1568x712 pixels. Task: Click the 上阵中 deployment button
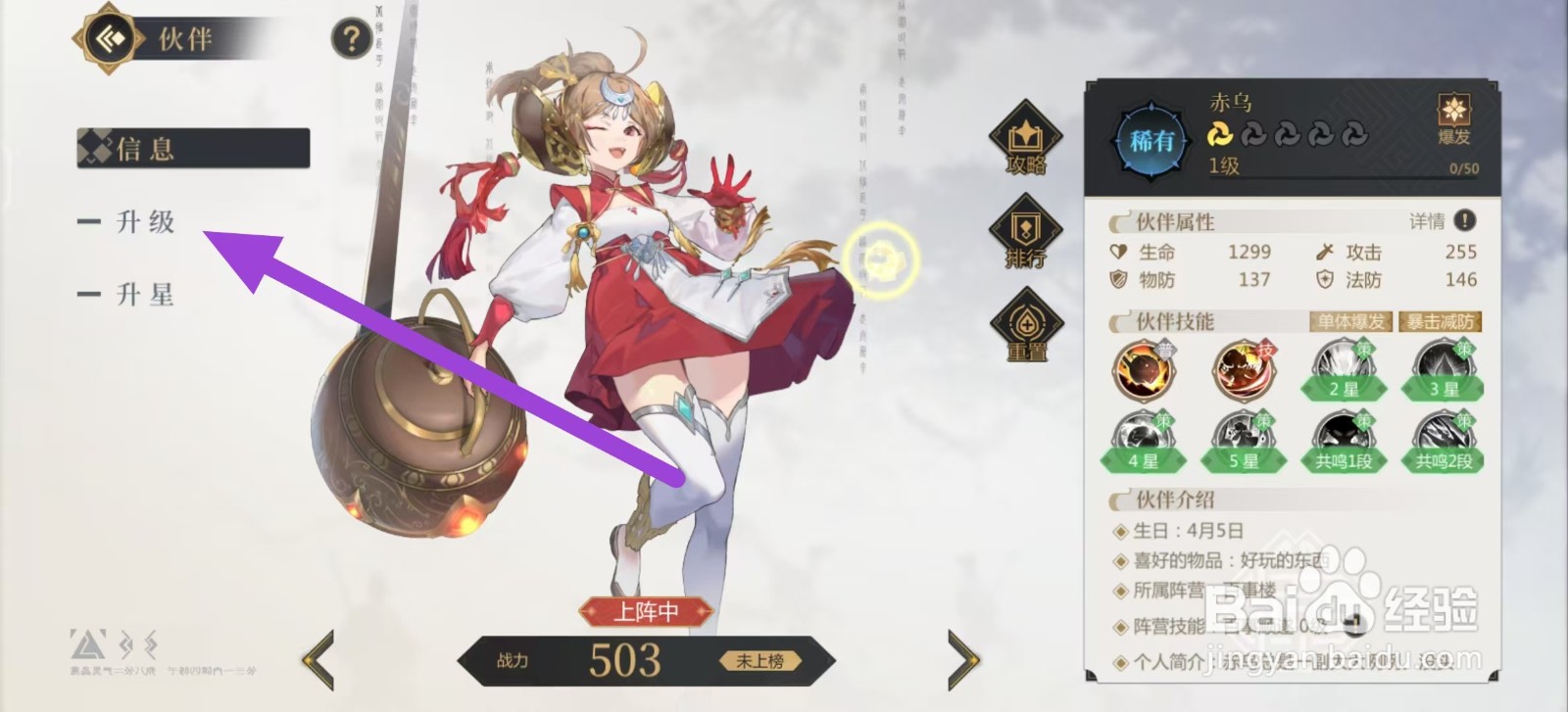point(646,609)
